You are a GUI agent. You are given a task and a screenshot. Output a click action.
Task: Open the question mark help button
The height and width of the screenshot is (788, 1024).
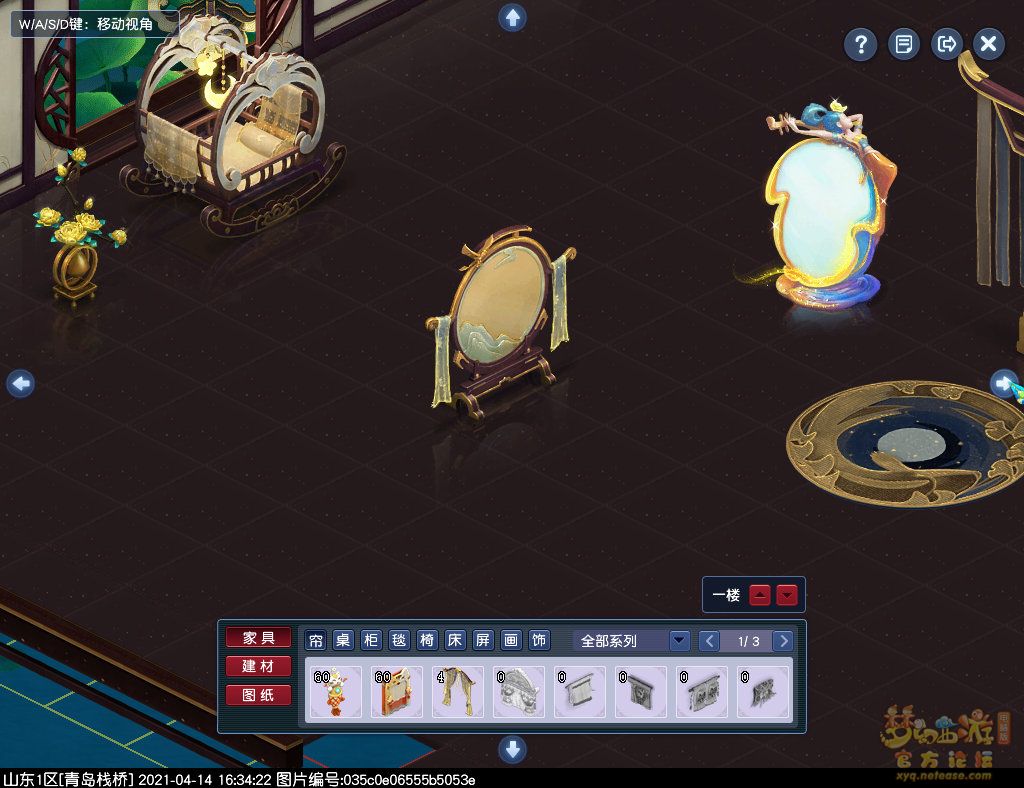[x=860, y=44]
